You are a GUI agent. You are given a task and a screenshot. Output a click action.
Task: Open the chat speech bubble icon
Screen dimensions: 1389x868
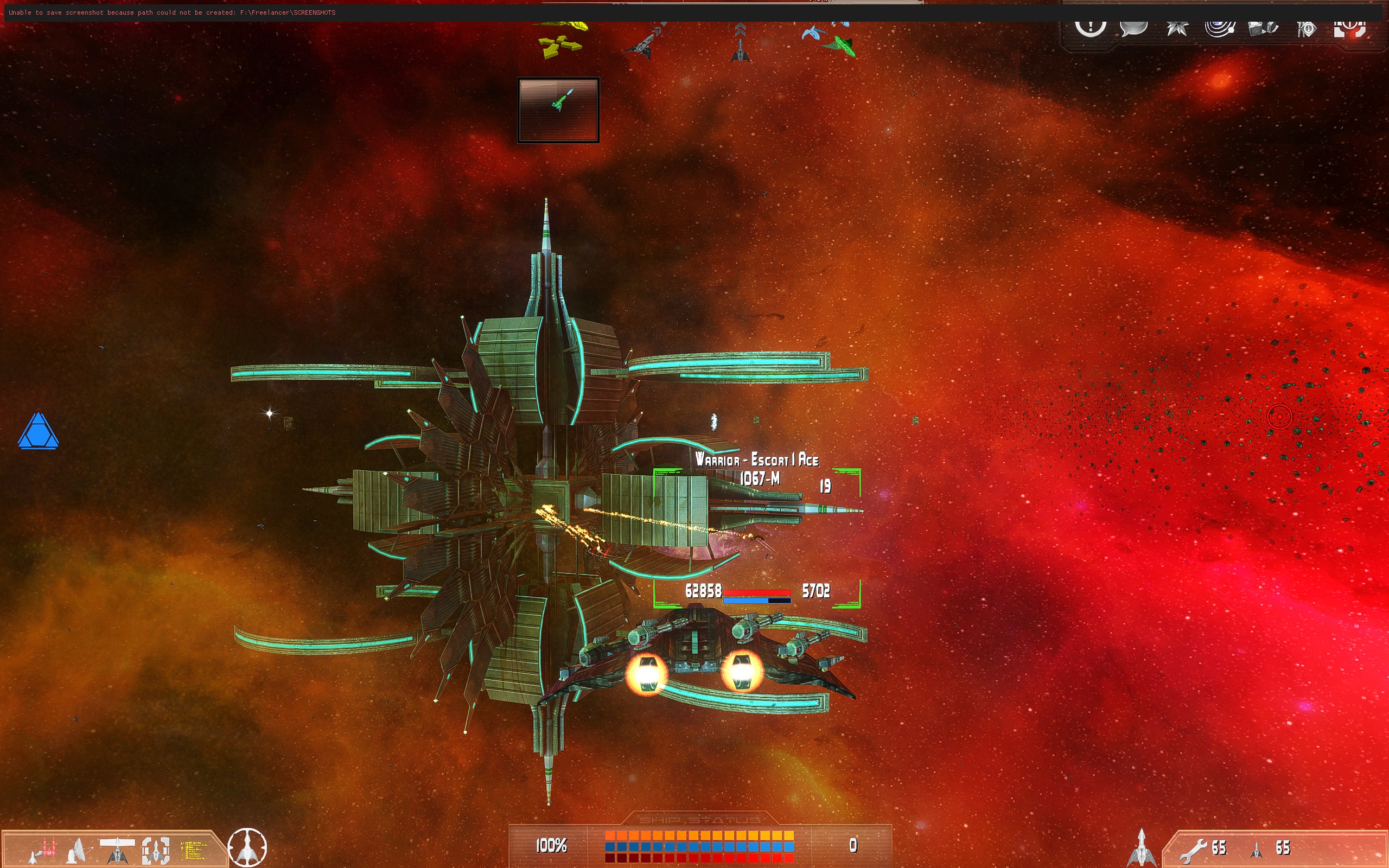click(x=1133, y=27)
